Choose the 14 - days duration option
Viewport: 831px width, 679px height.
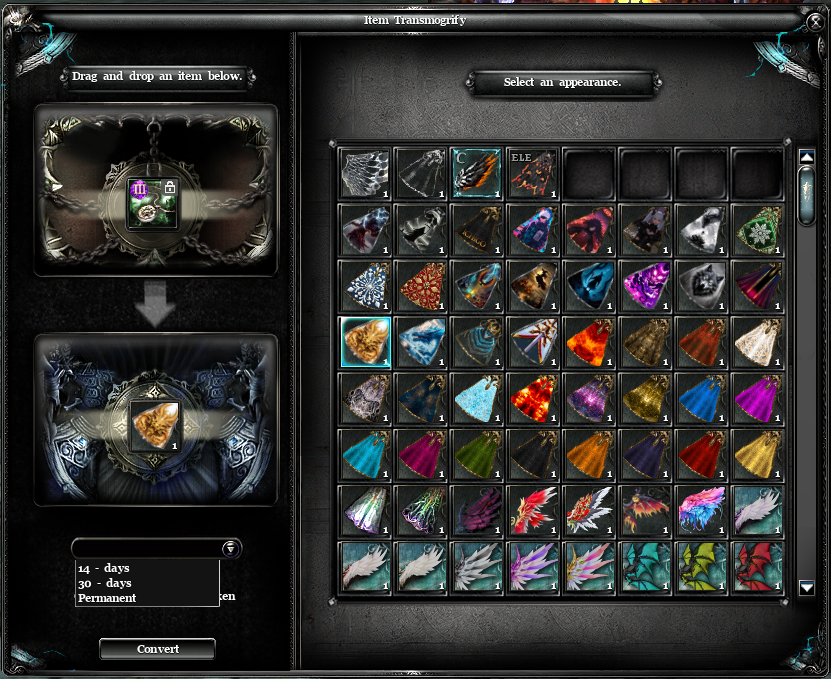tap(104, 568)
